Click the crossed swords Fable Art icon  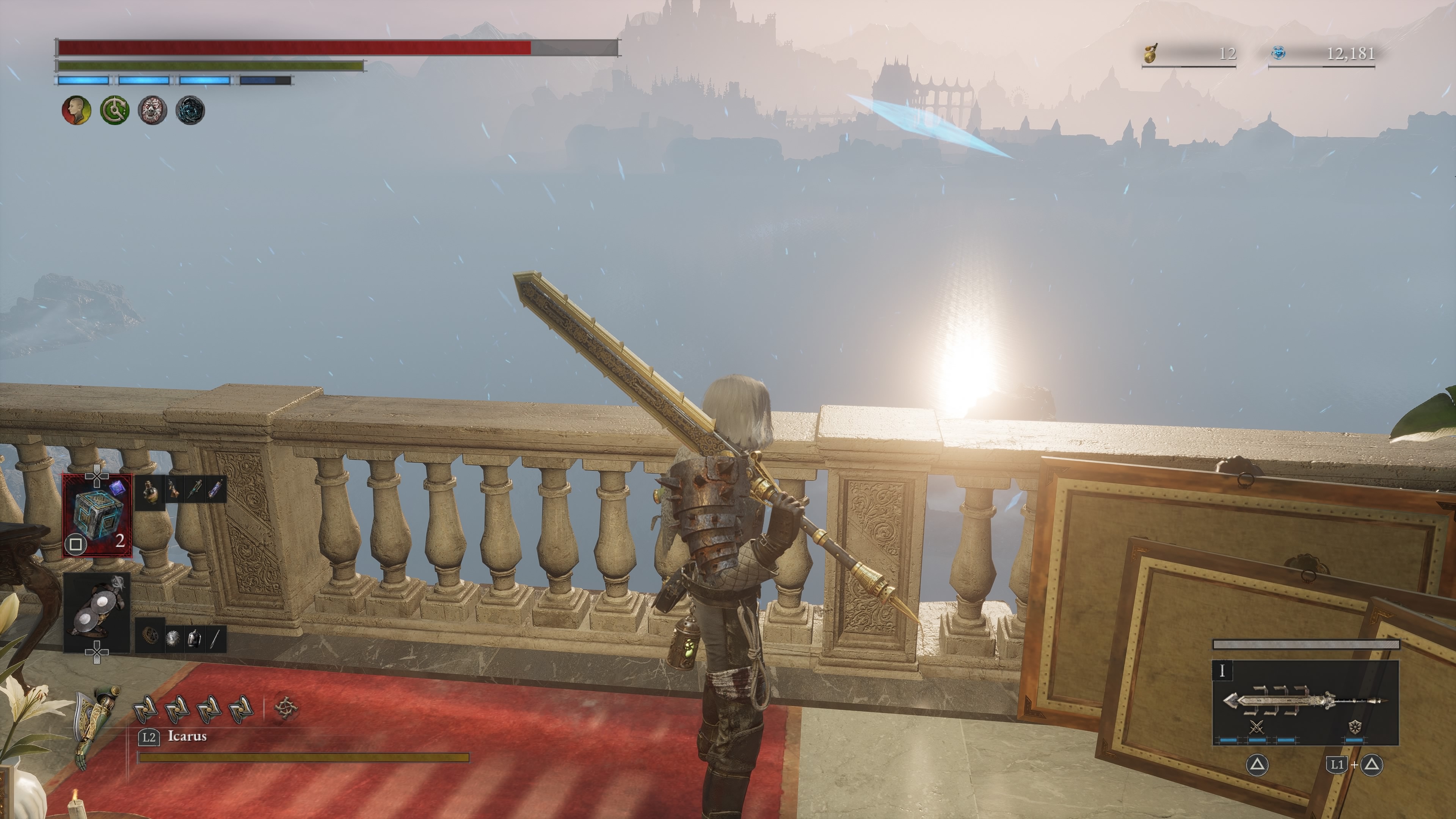1257,727
